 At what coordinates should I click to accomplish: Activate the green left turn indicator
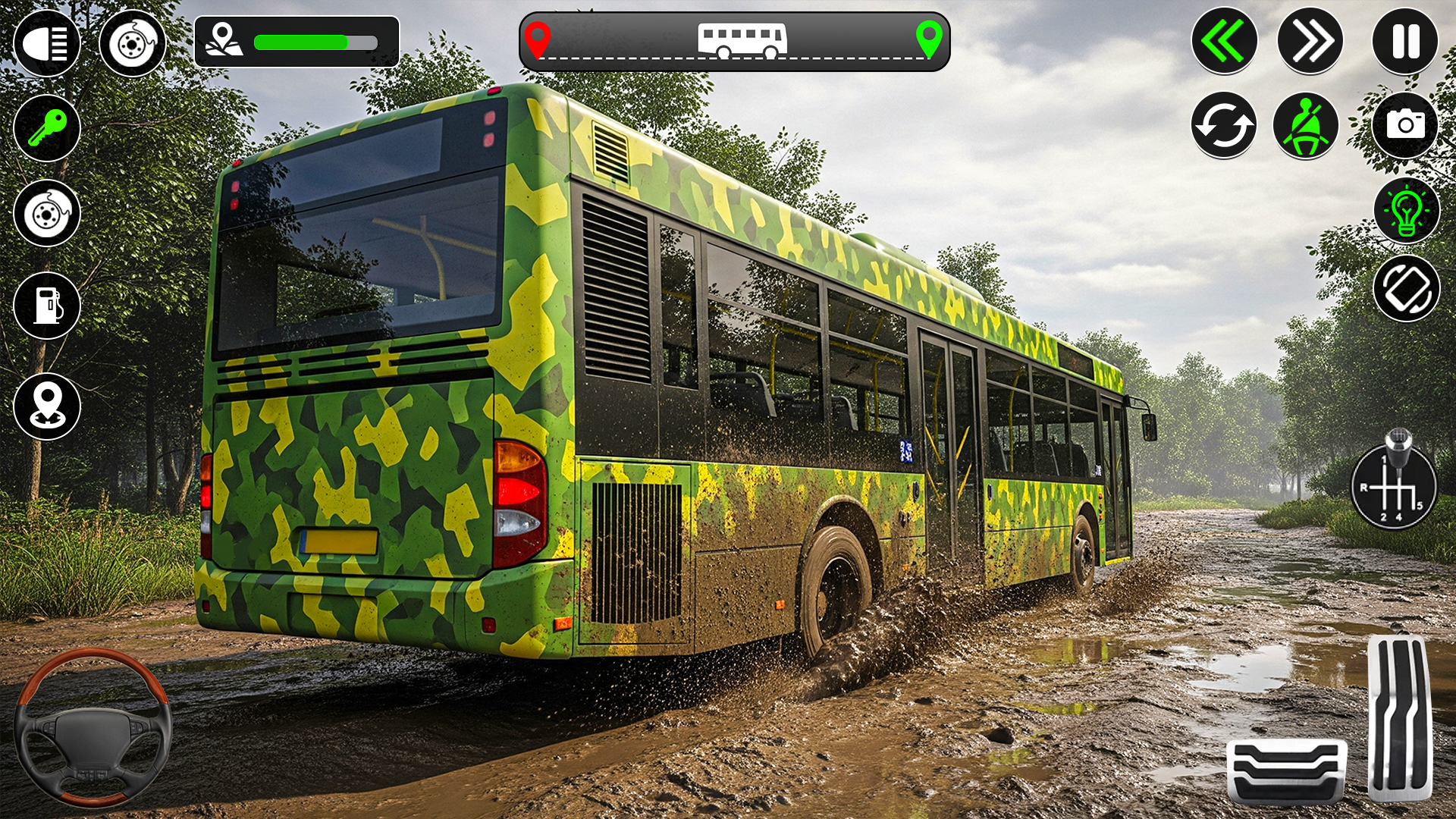(1224, 41)
